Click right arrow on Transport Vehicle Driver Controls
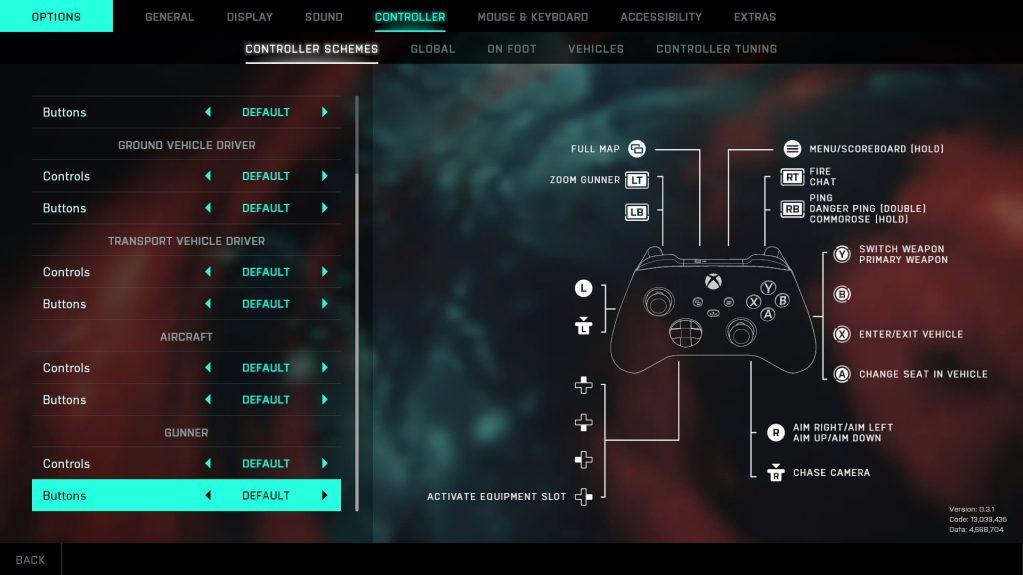The height and width of the screenshot is (575, 1023). click(325, 272)
